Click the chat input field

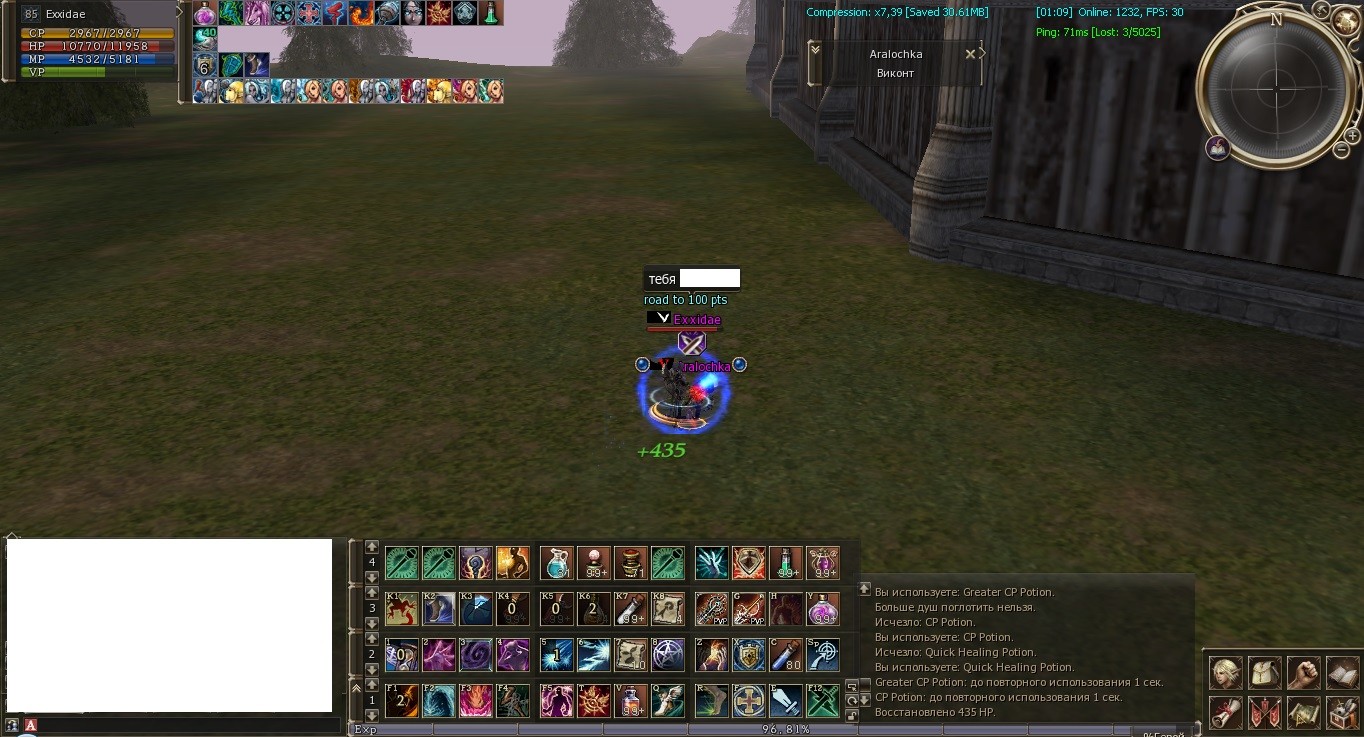pyautogui.click(x=180, y=725)
